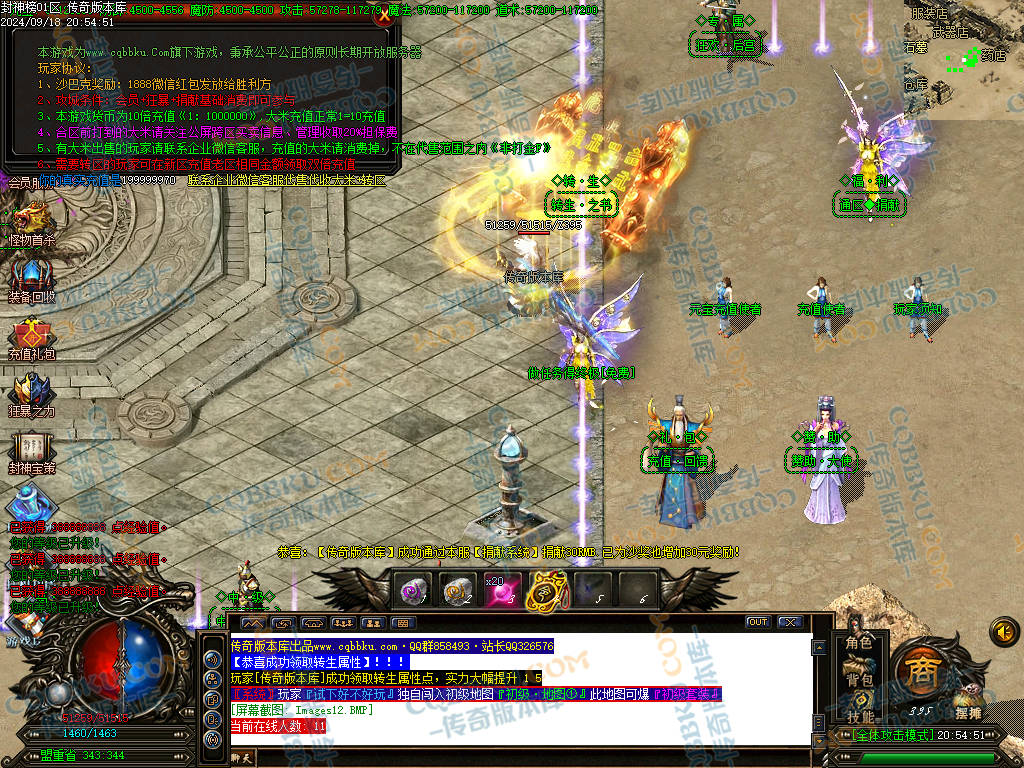Image resolution: width=1024 pixels, height=768 pixels.
Task: Select the purple swirl item in hotbar slot 1
Action: coord(412,590)
